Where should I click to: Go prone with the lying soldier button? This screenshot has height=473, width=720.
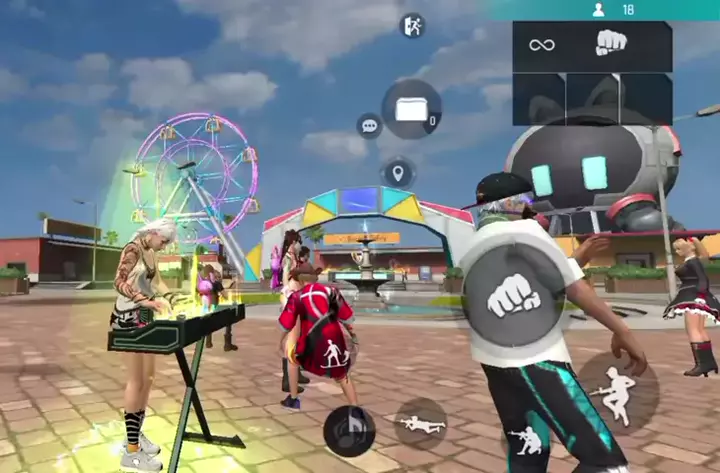point(421,423)
